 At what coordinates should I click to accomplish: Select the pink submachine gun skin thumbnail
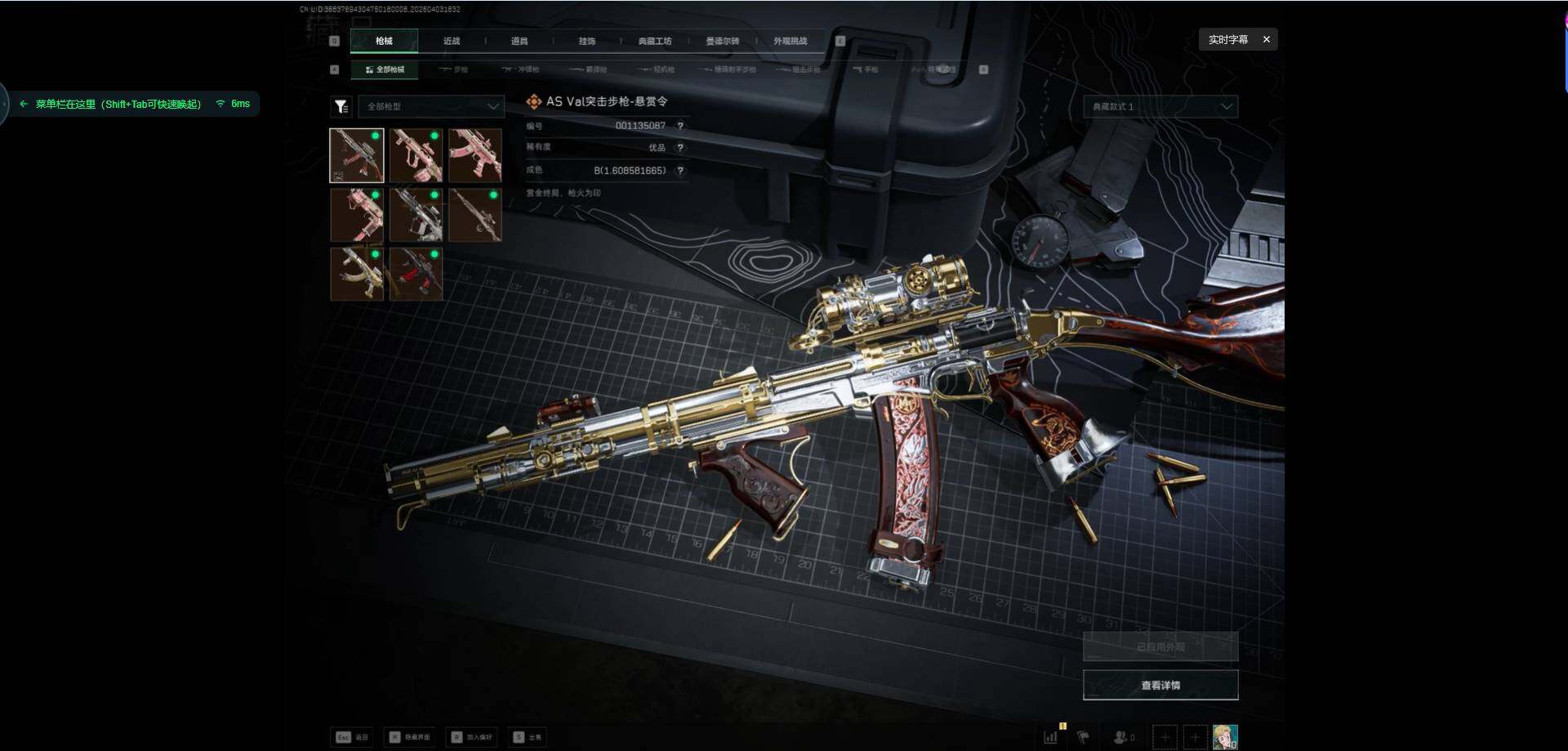[x=474, y=155]
